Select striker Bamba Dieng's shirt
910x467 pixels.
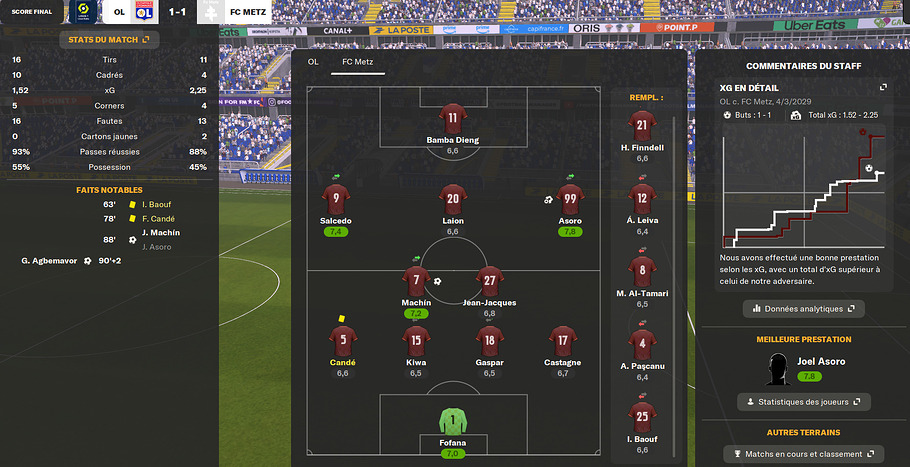pyautogui.click(x=453, y=118)
